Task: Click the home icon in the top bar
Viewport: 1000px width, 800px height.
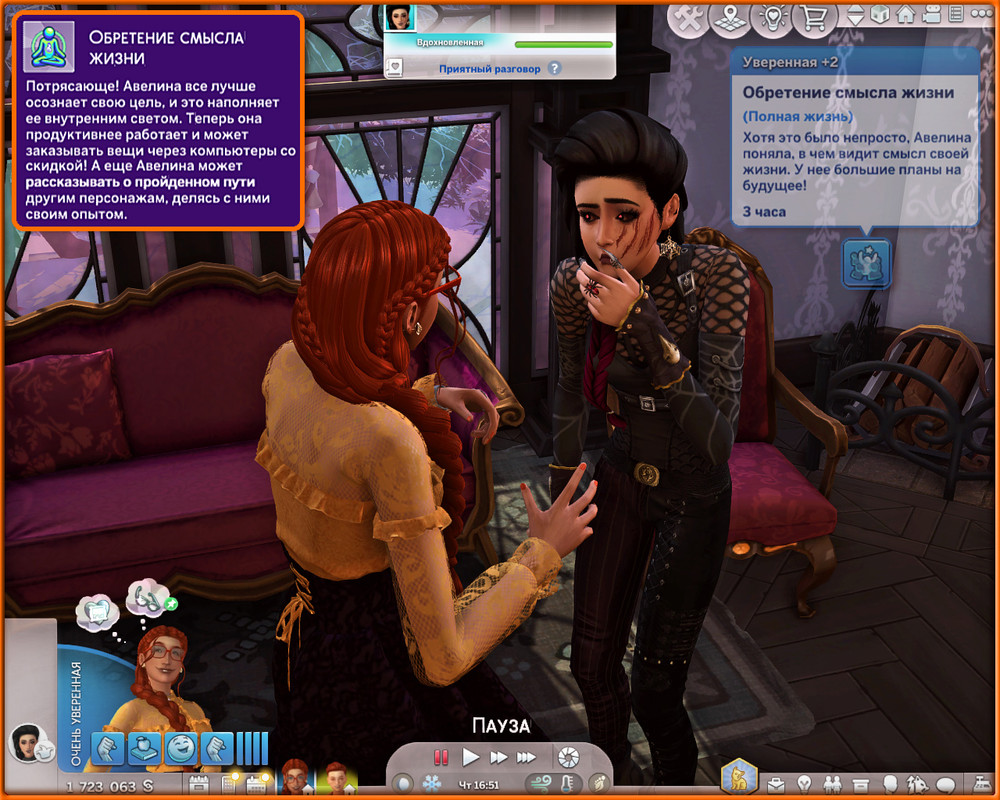Action: click(905, 17)
